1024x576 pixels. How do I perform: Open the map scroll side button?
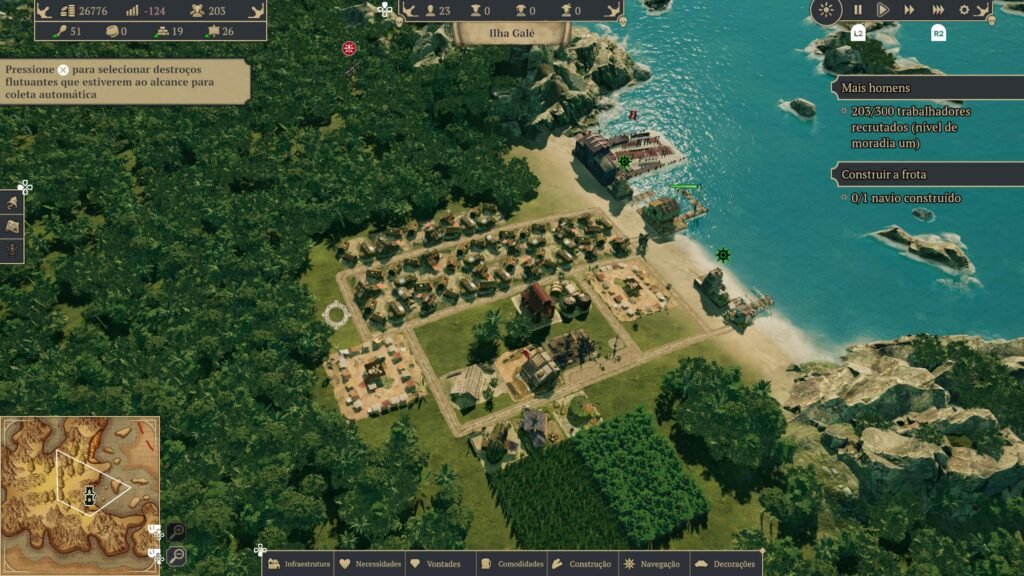13,226
